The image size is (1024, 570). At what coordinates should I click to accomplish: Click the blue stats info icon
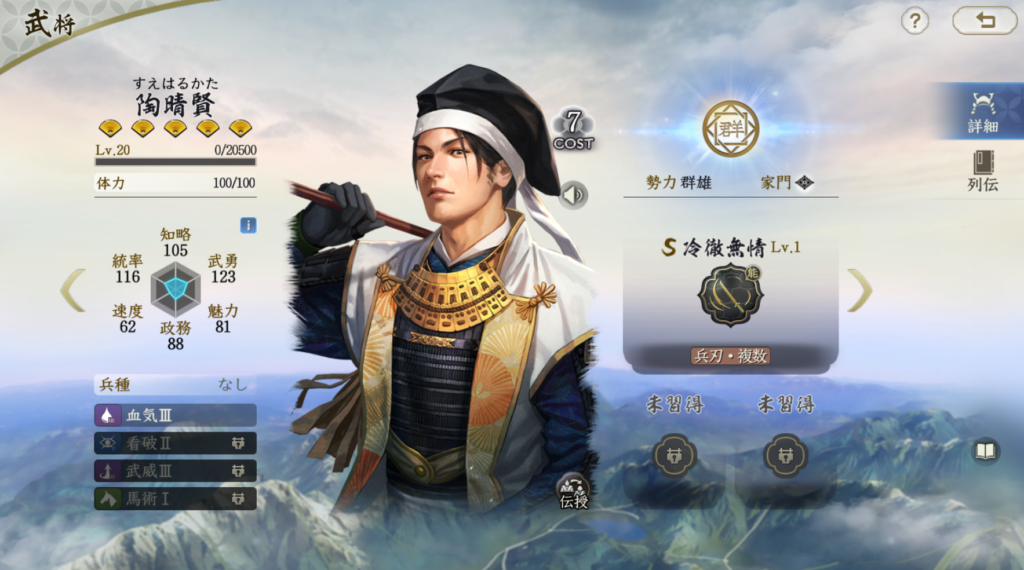pyautogui.click(x=248, y=225)
